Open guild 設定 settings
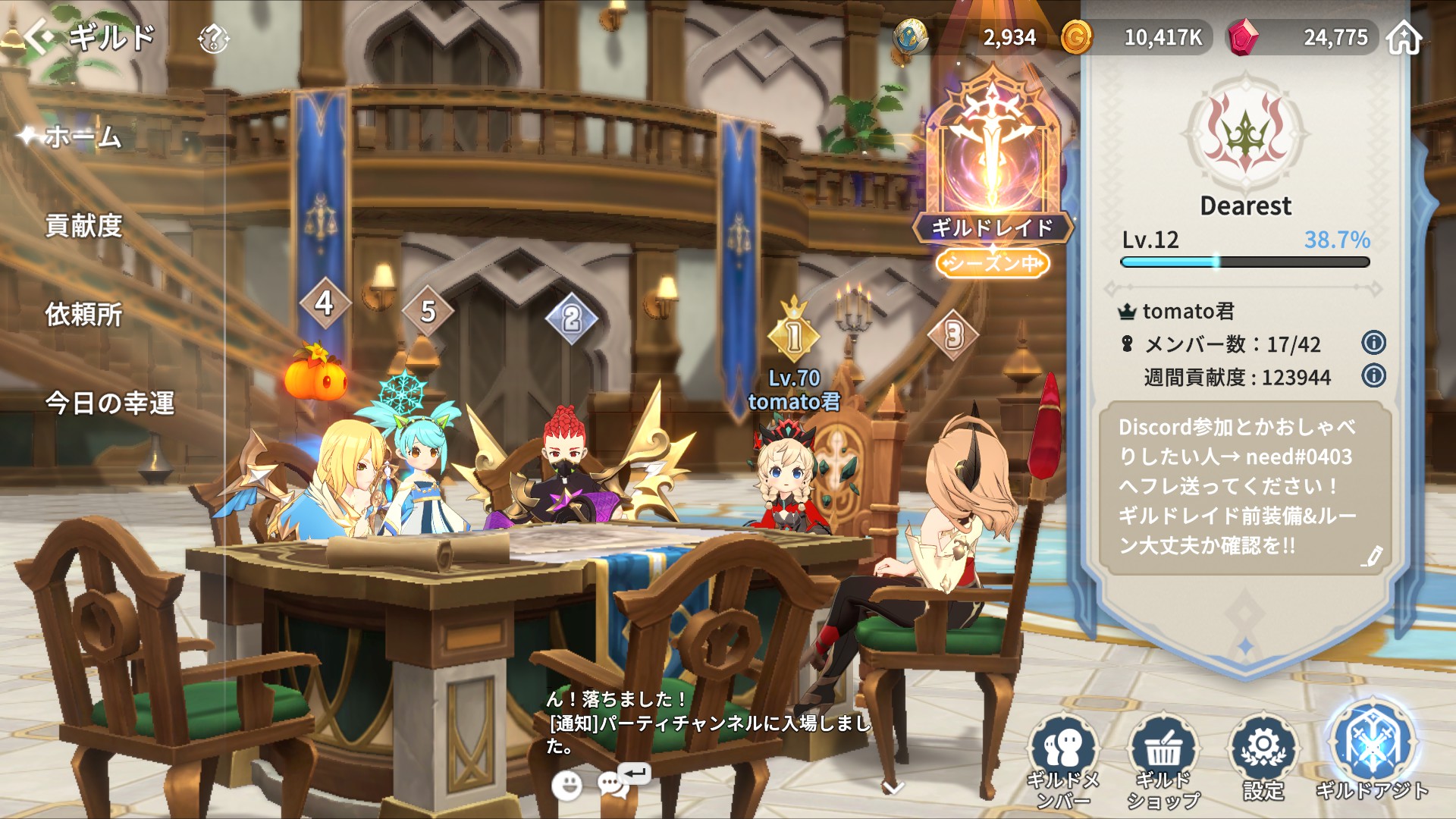The width and height of the screenshot is (1456, 819). (1263, 758)
